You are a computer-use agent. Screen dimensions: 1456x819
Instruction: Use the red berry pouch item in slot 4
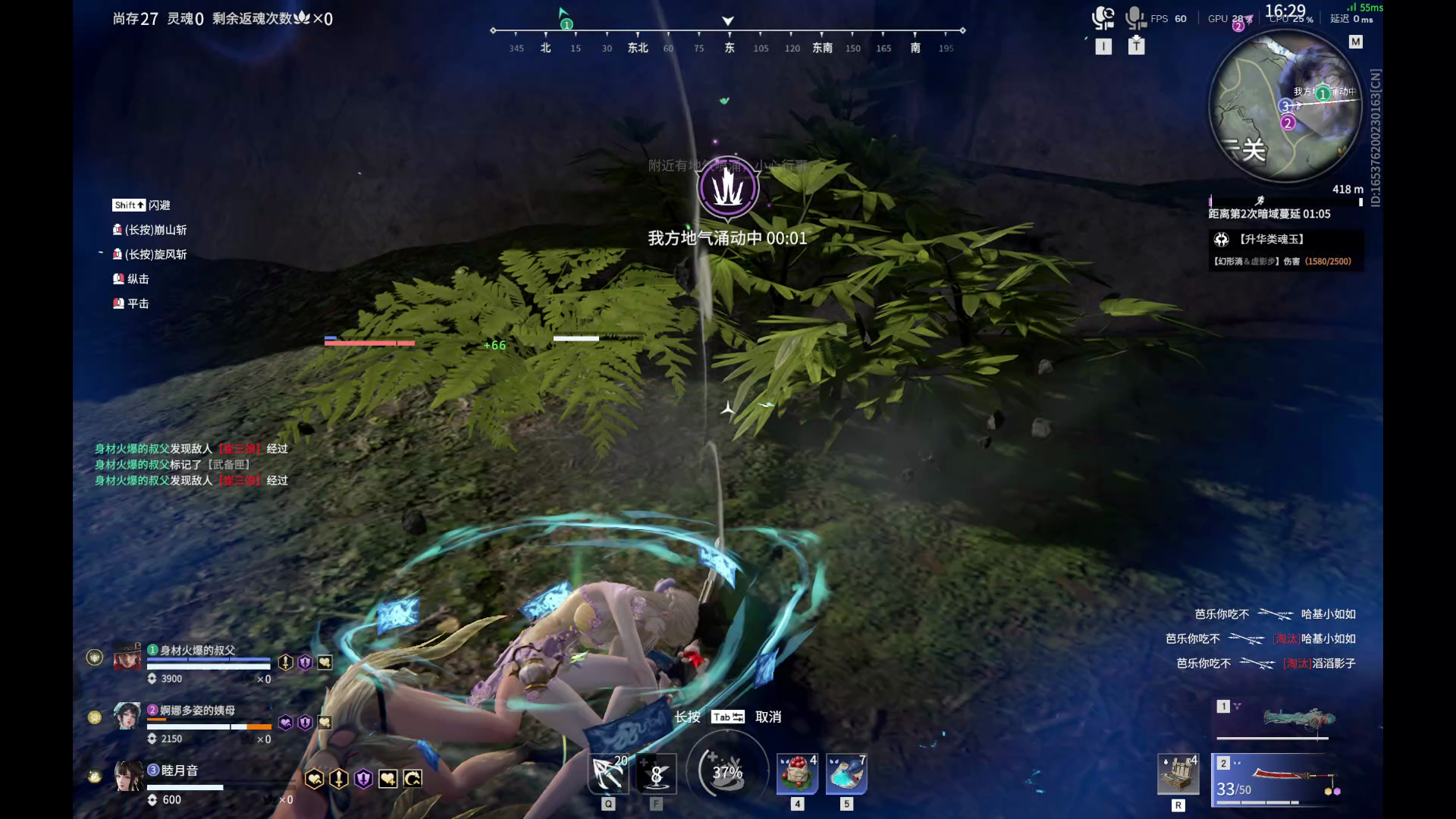(x=797, y=773)
